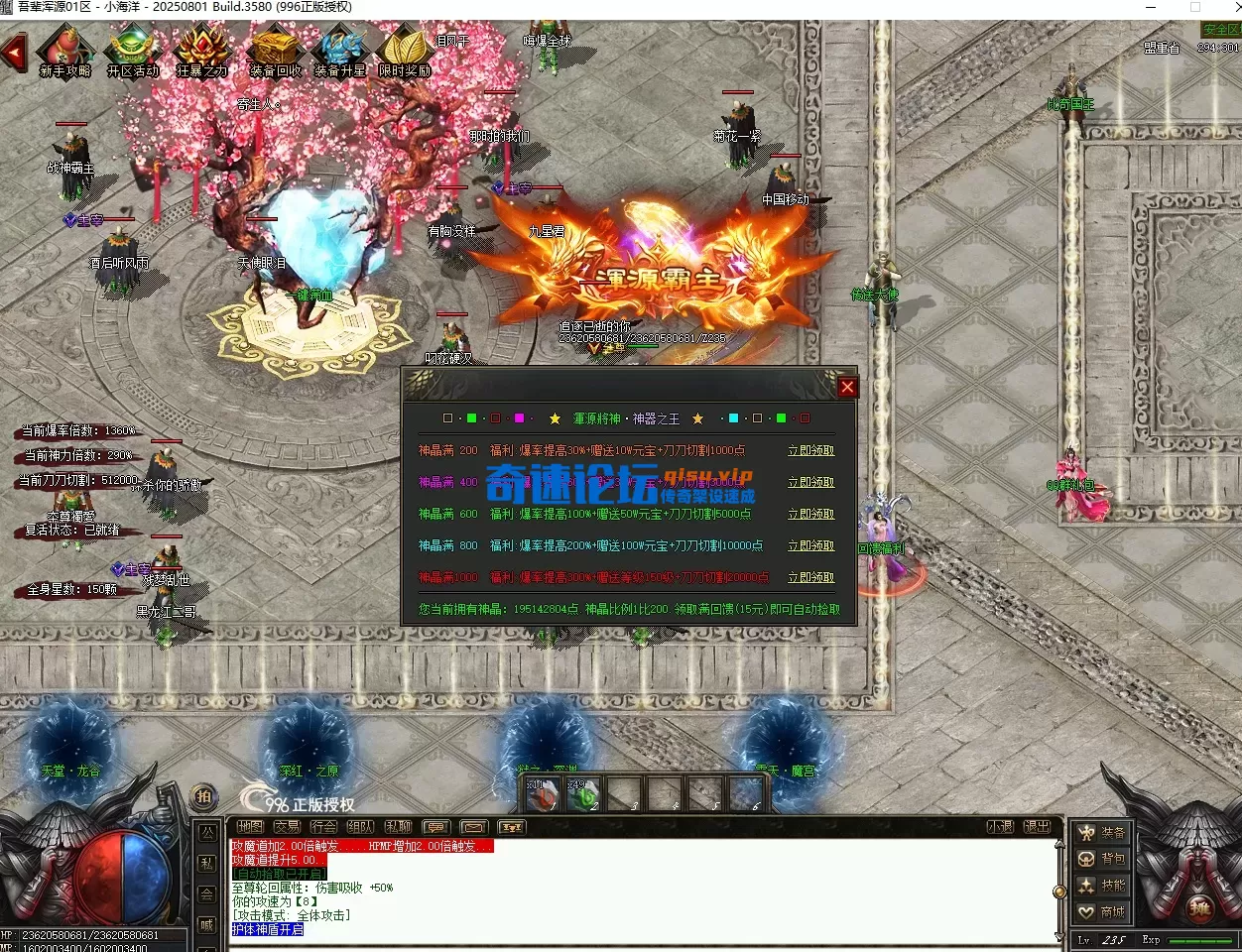Viewport: 1242px width, 952px height.
Task: Click the 地图 map button above chat
Action: (250, 826)
